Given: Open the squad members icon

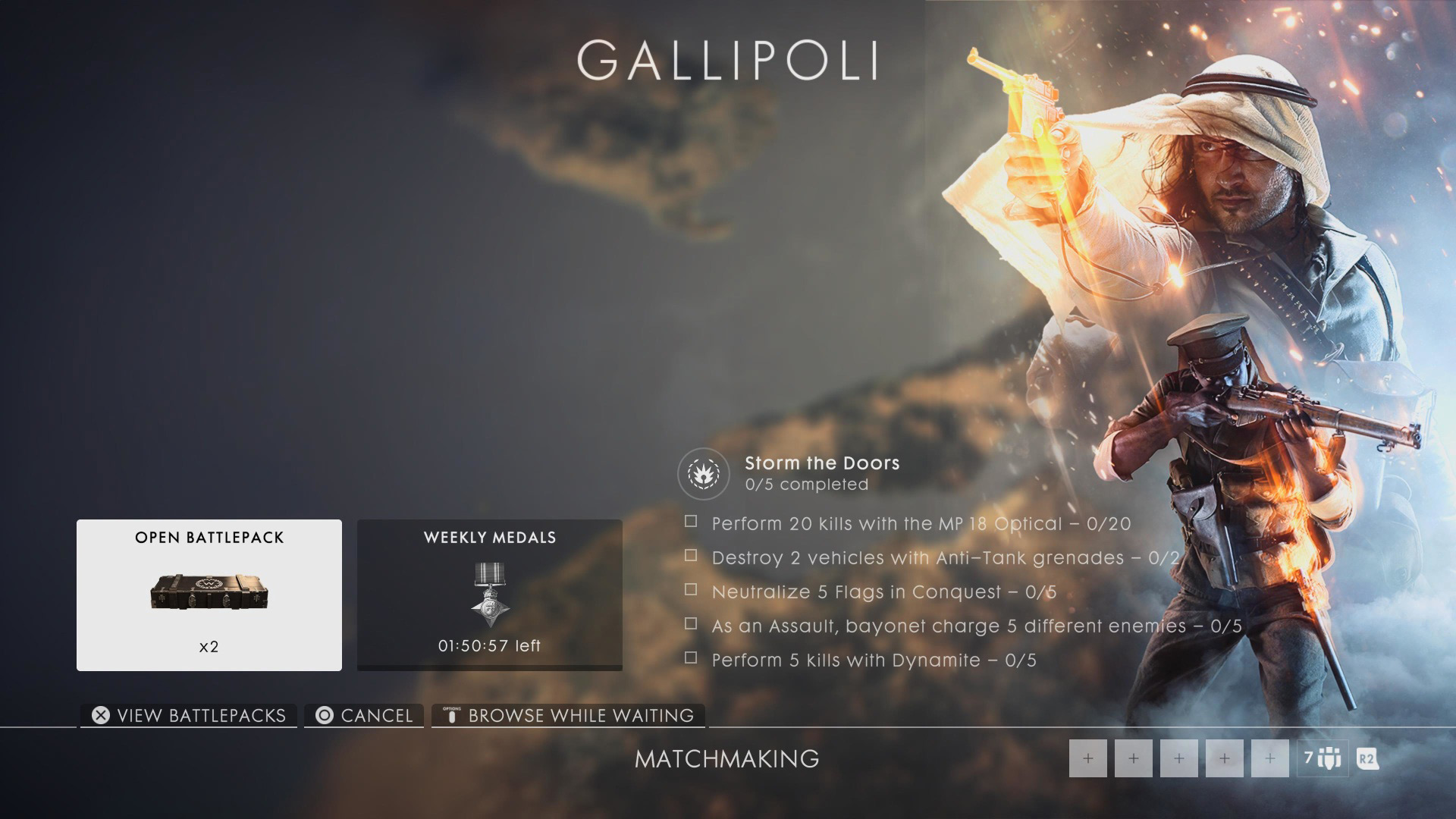Looking at the screenshot, I should click(x=1323, y=758).
